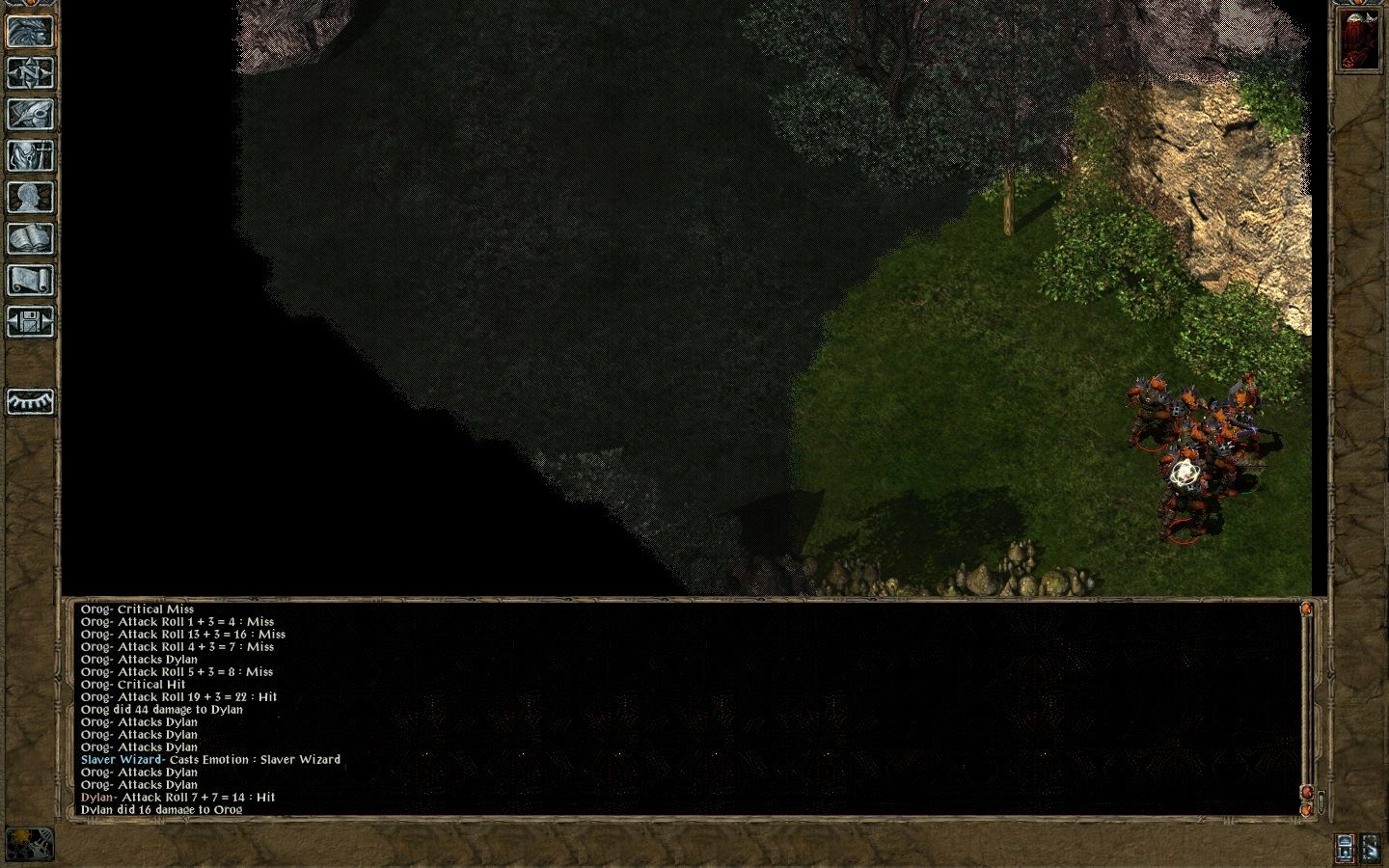
Task: Click the rightmost button in the bottom-right corner
Action: (x=1370, y=847)
